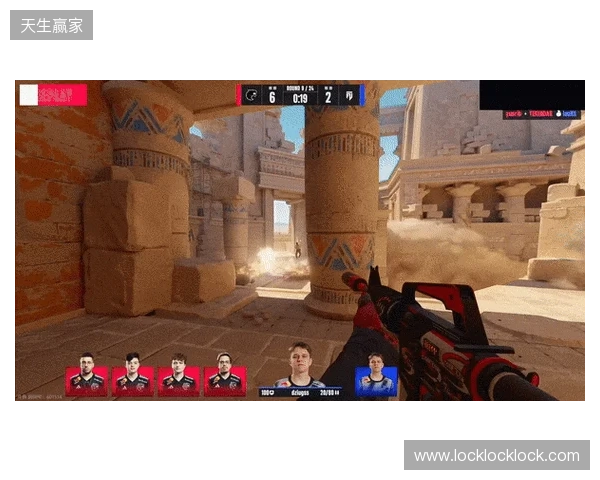
Task: Select the left team logo beside score 6
Action: pos(251,96)
